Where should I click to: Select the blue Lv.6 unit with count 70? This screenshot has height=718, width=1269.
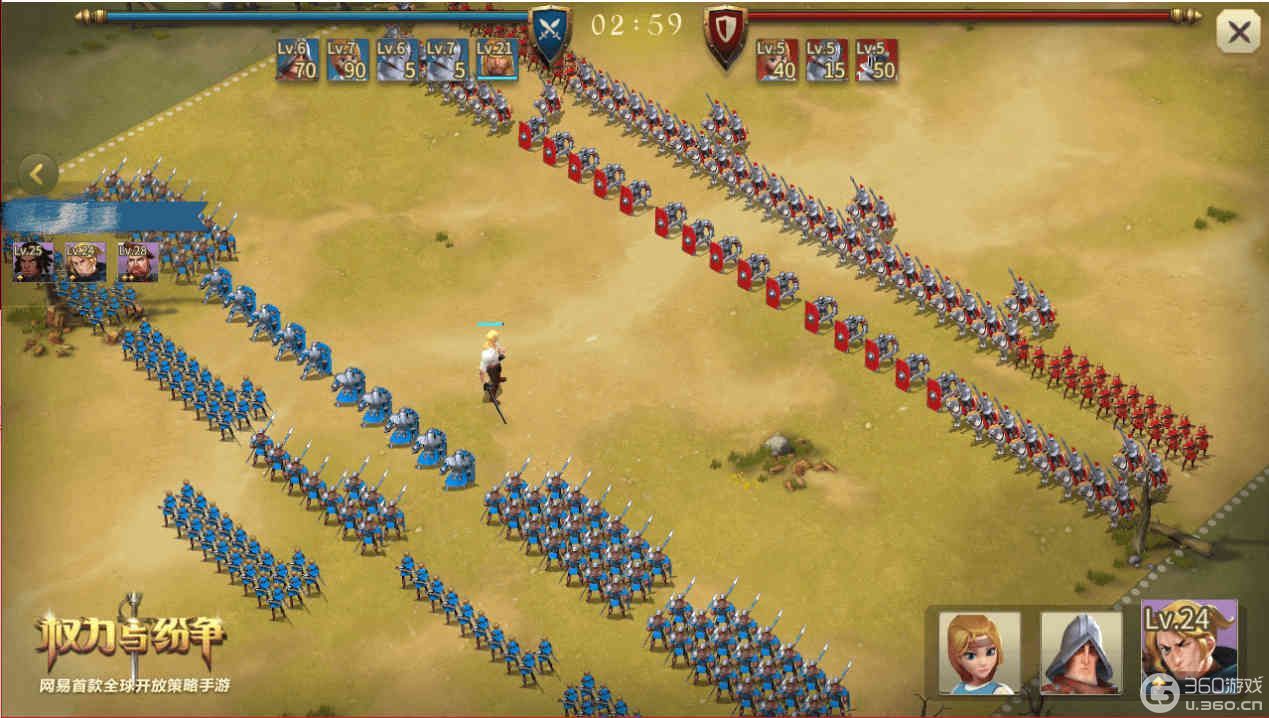297,60
